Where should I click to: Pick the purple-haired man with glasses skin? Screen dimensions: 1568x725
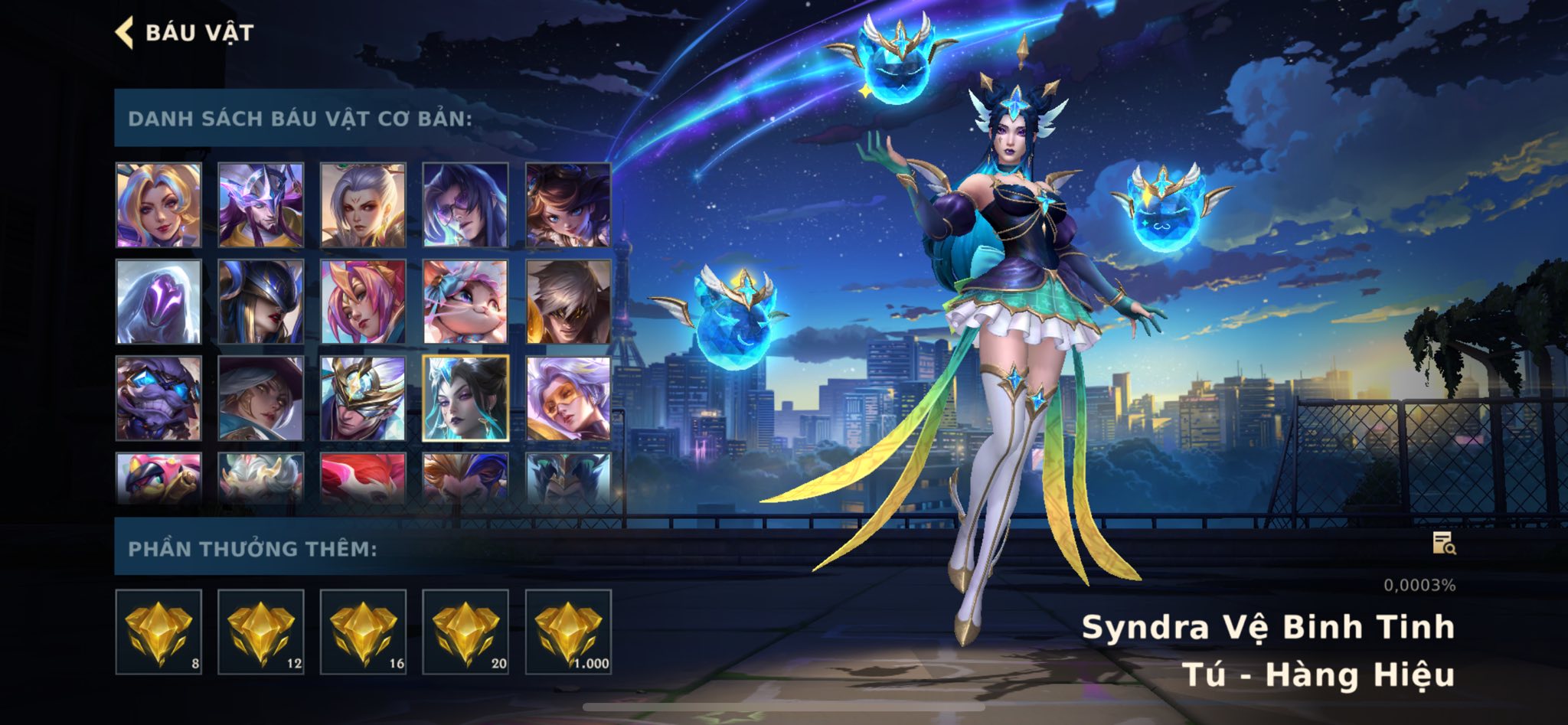point(465,205)
